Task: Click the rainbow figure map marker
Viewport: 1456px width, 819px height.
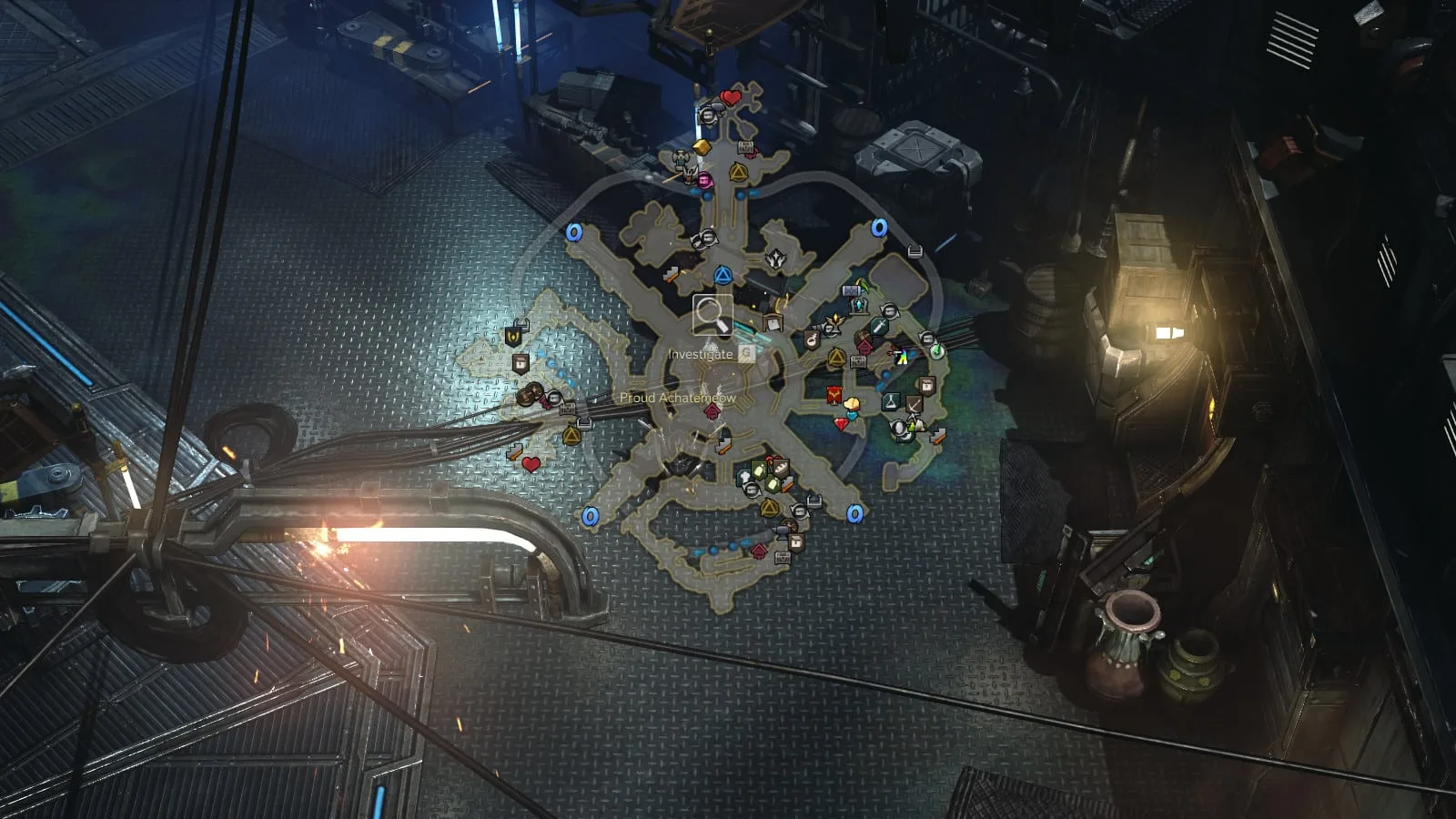Action: [901, 357]
